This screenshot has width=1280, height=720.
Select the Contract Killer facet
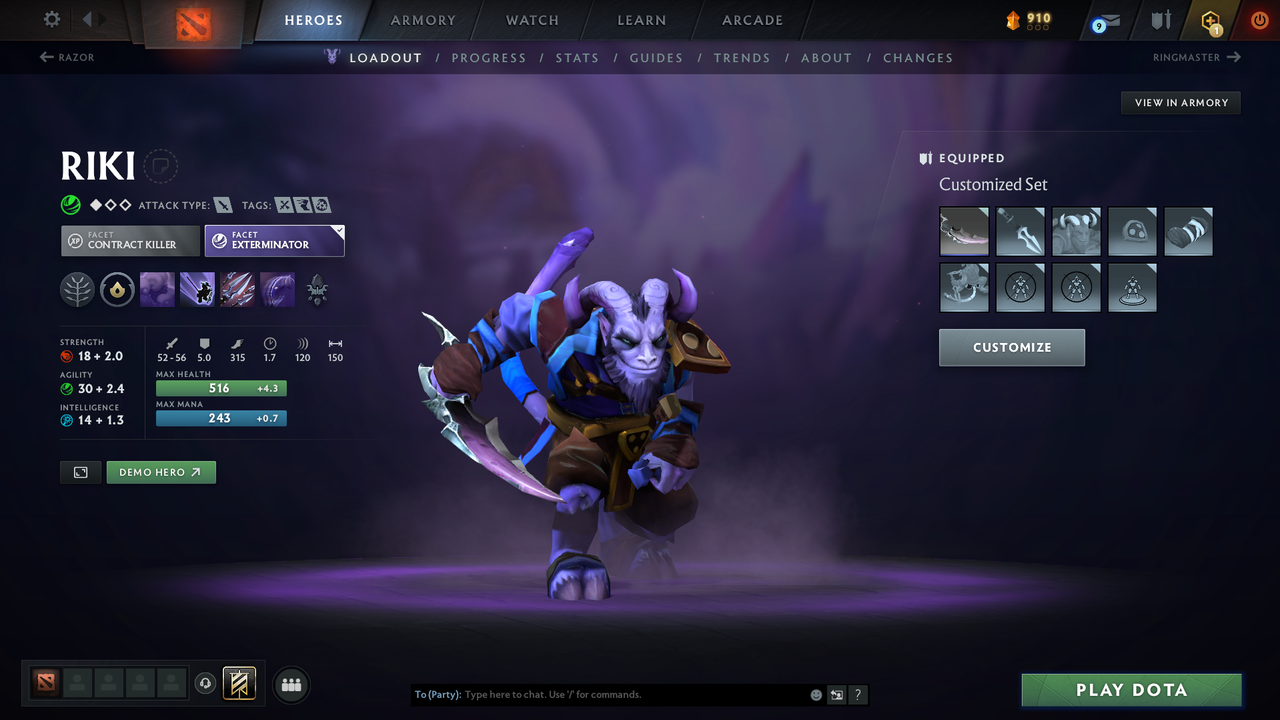click(130, 241)
